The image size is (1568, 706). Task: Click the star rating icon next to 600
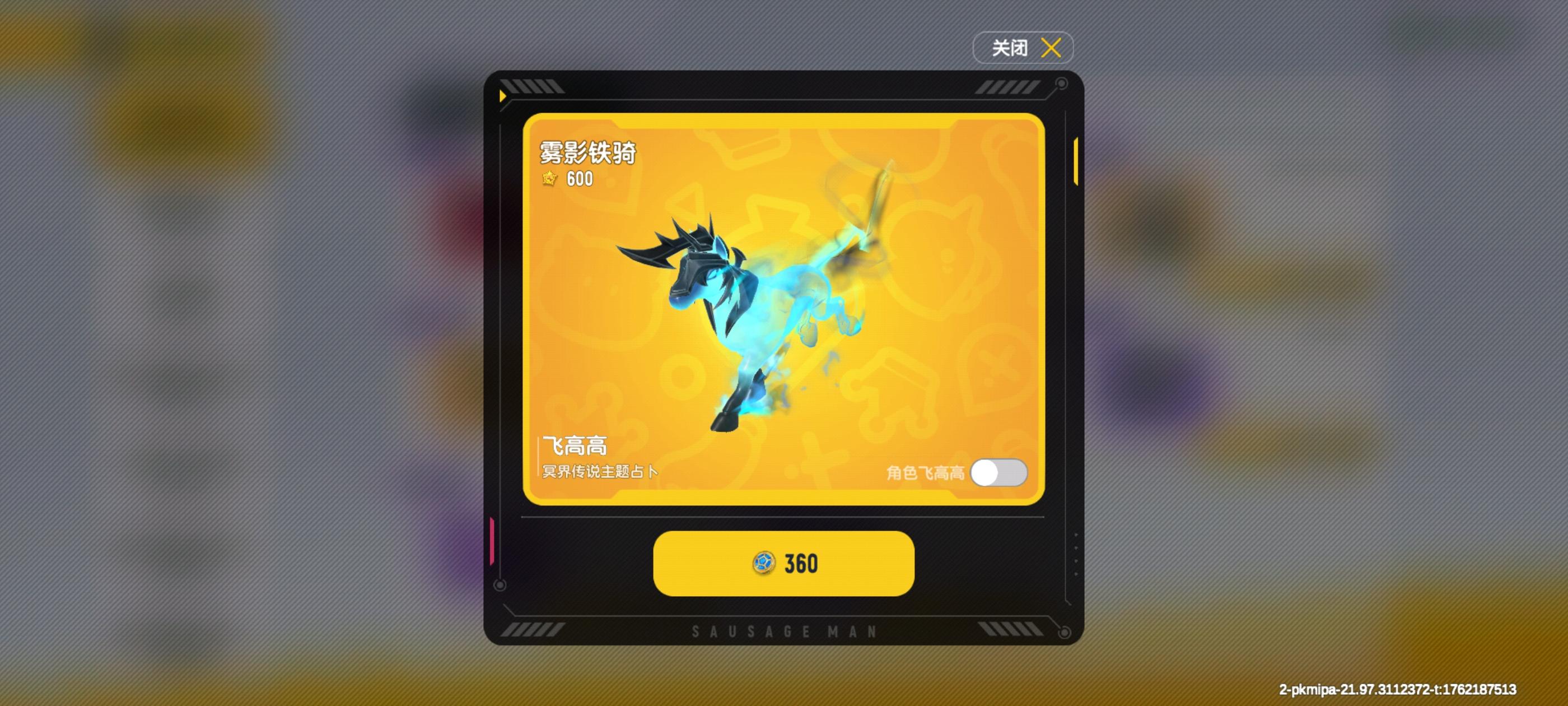click(550, 180)
